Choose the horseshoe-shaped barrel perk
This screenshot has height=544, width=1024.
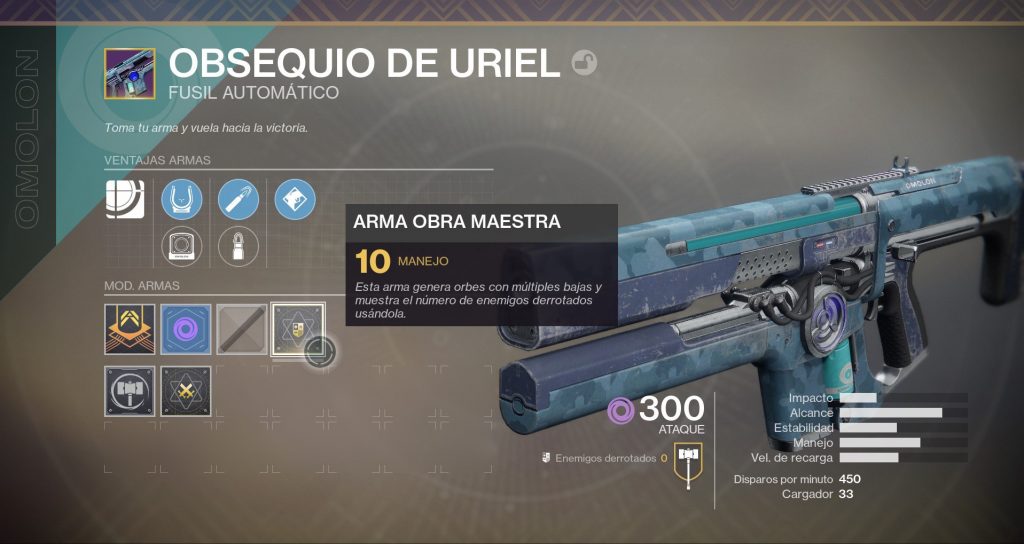(182, 200)
